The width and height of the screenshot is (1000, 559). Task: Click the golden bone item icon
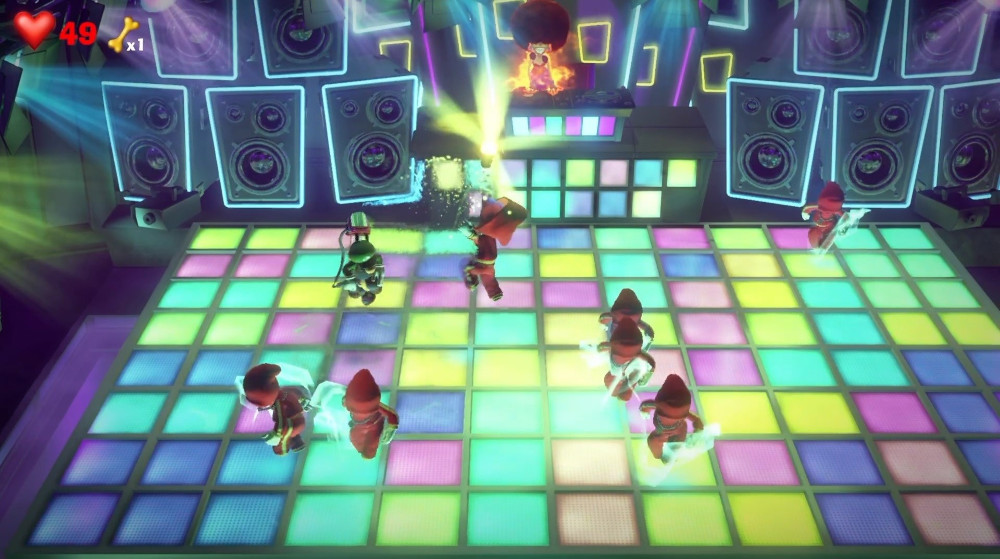click(121, 35)
